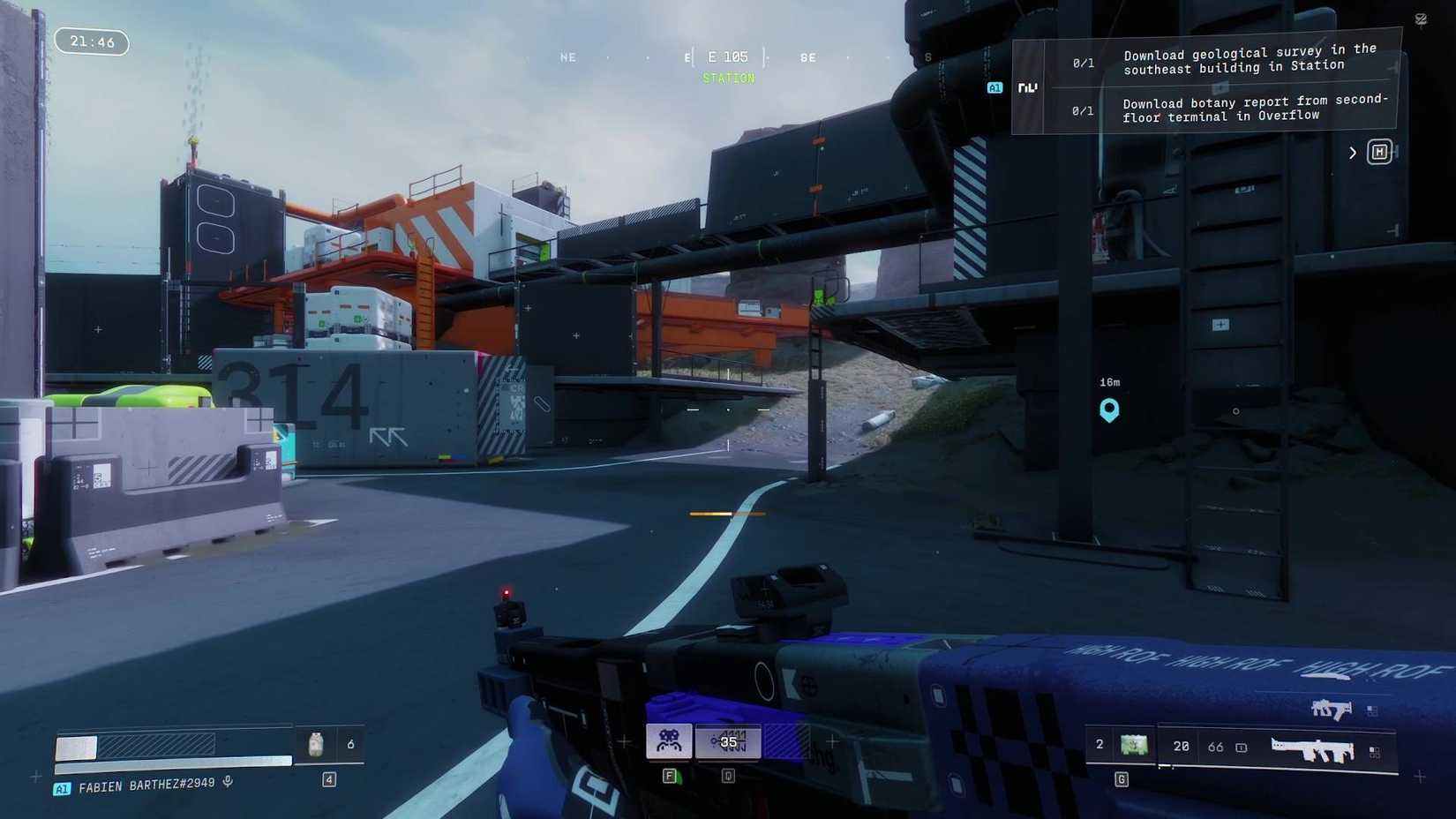
Task: Select the STATION label on the compass
Action: [x=728, y=79]
